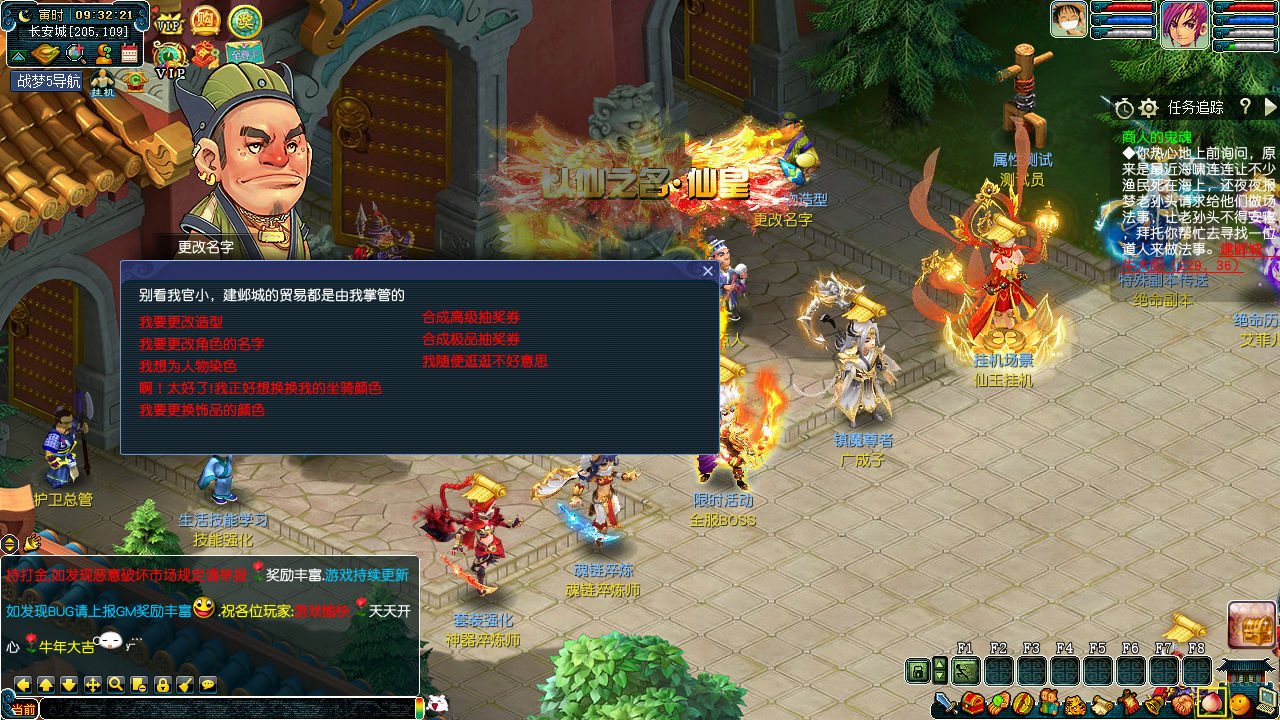This screenshot has height=720, width=1280.
Task: Open the red 购 shop icon
Action: (206, 20)
